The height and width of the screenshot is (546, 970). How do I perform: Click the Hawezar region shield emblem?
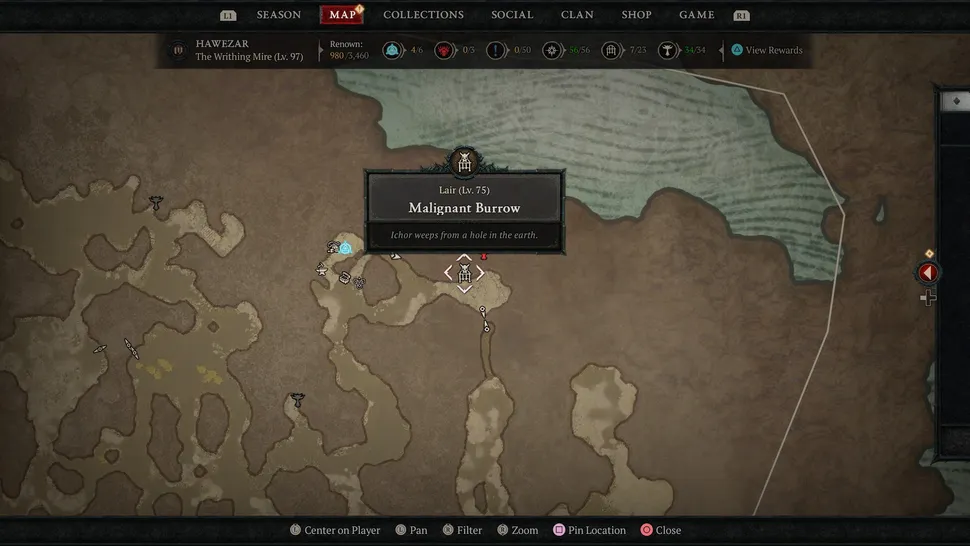point(179,51)
